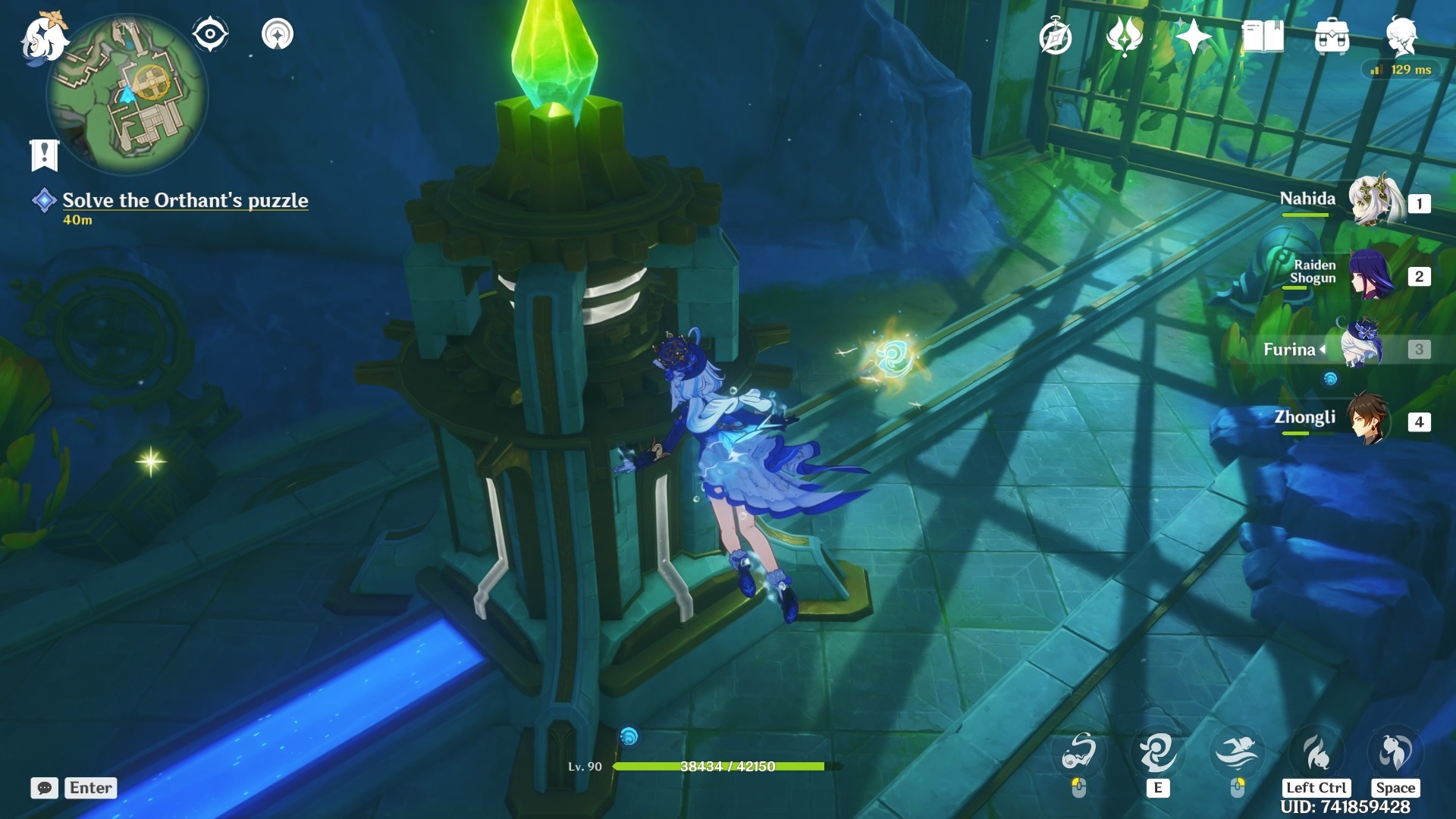Open the quest navigation beacon icon

(278, 34)
